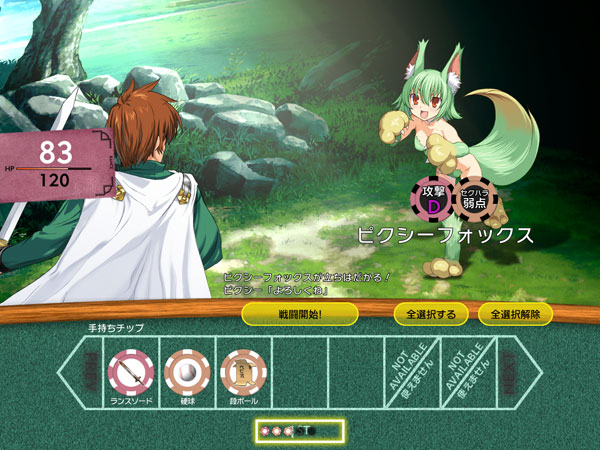
Task: Select all chips with 全選択する
Action: pyautogui.click(x=430, y=314)
